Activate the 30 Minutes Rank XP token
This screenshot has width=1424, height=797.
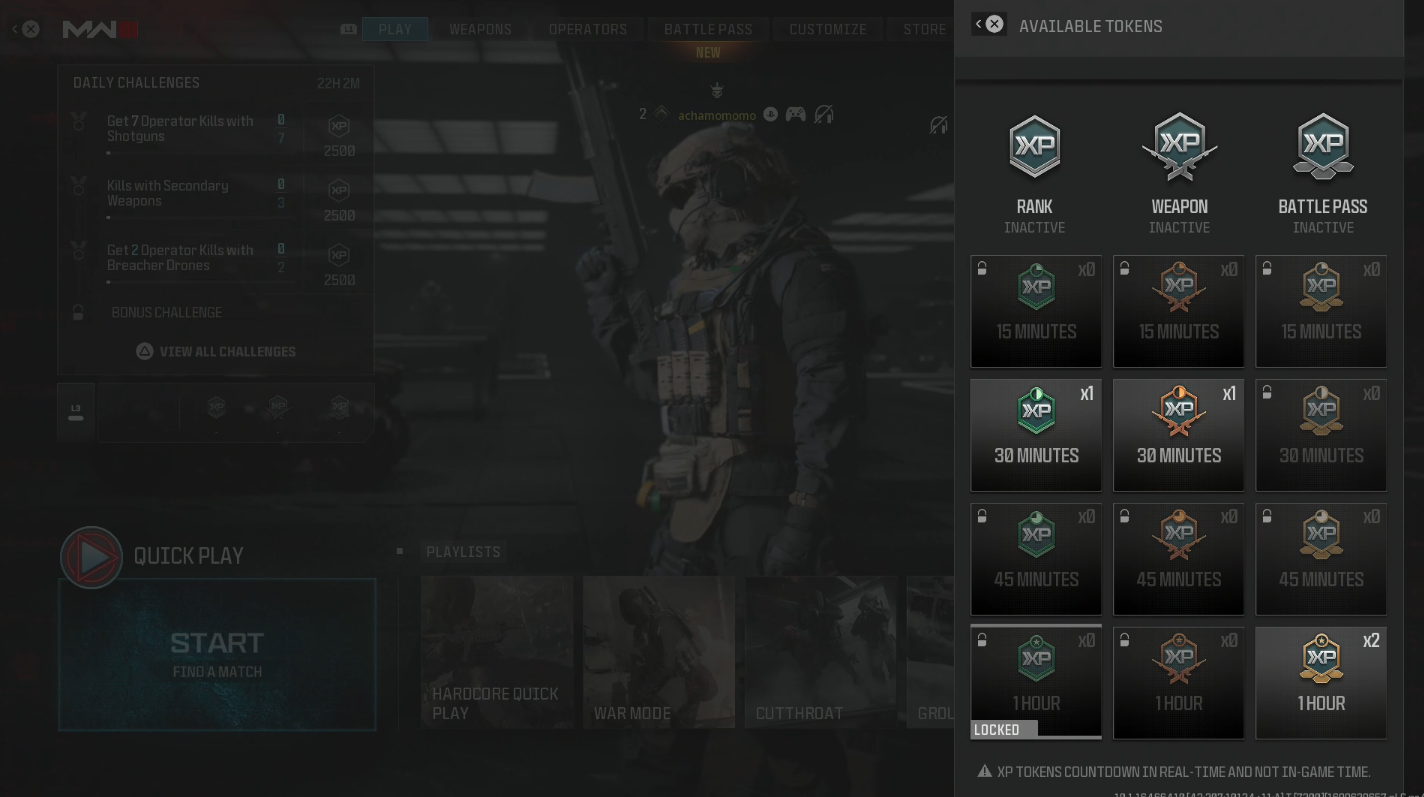pos(1036,435)
